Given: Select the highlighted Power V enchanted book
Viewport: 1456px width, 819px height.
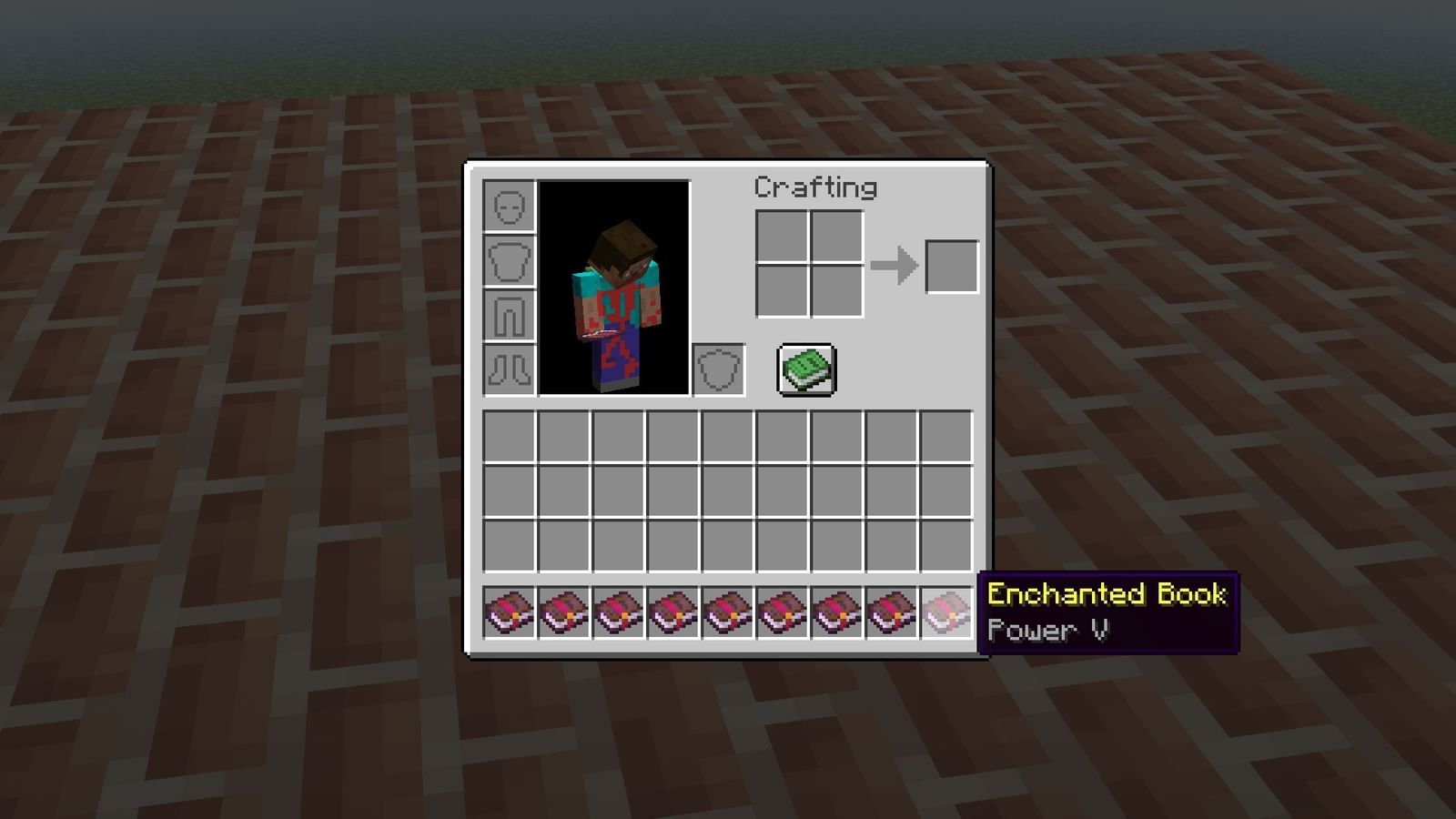Looking at the screenshot, I should (x=946, y=612).
